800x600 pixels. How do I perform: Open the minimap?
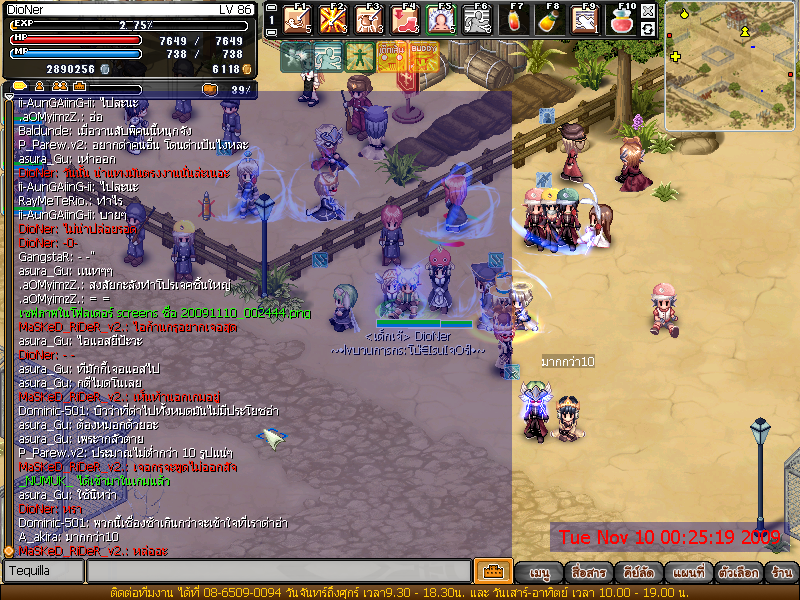click(730, 65)
